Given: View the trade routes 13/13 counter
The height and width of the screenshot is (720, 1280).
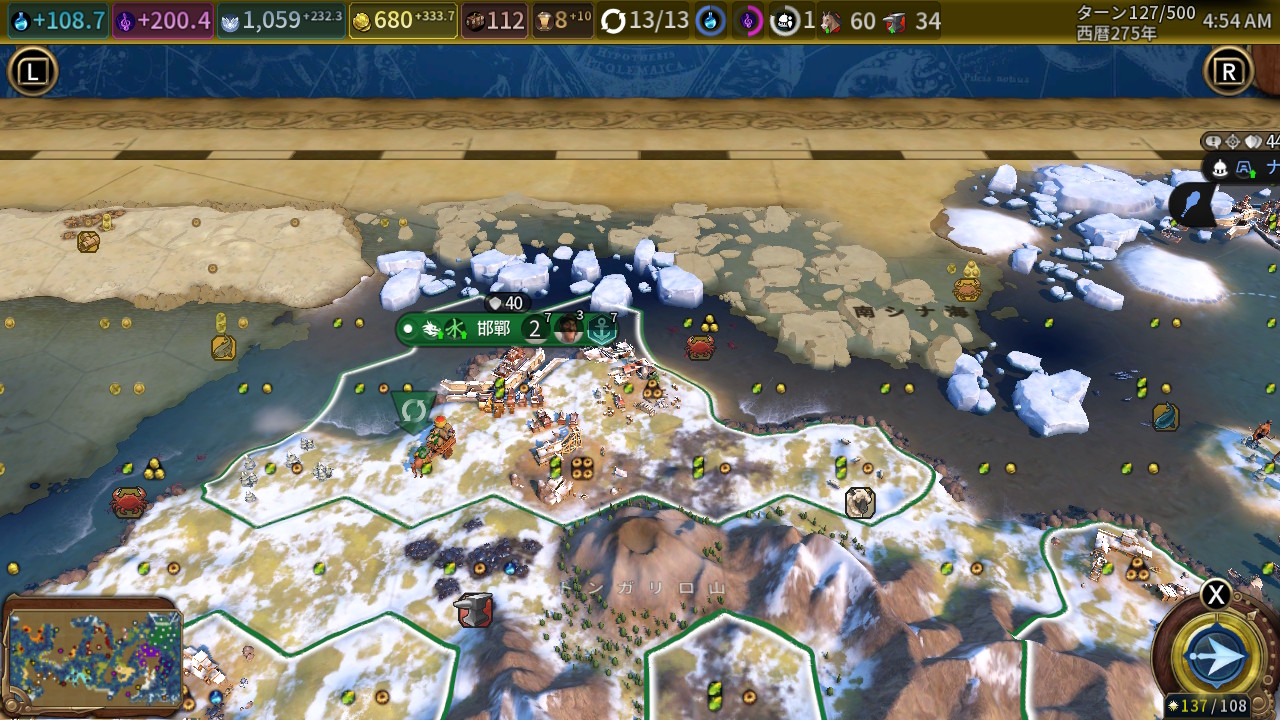Looking at the screenshot, I should [646, 20].
